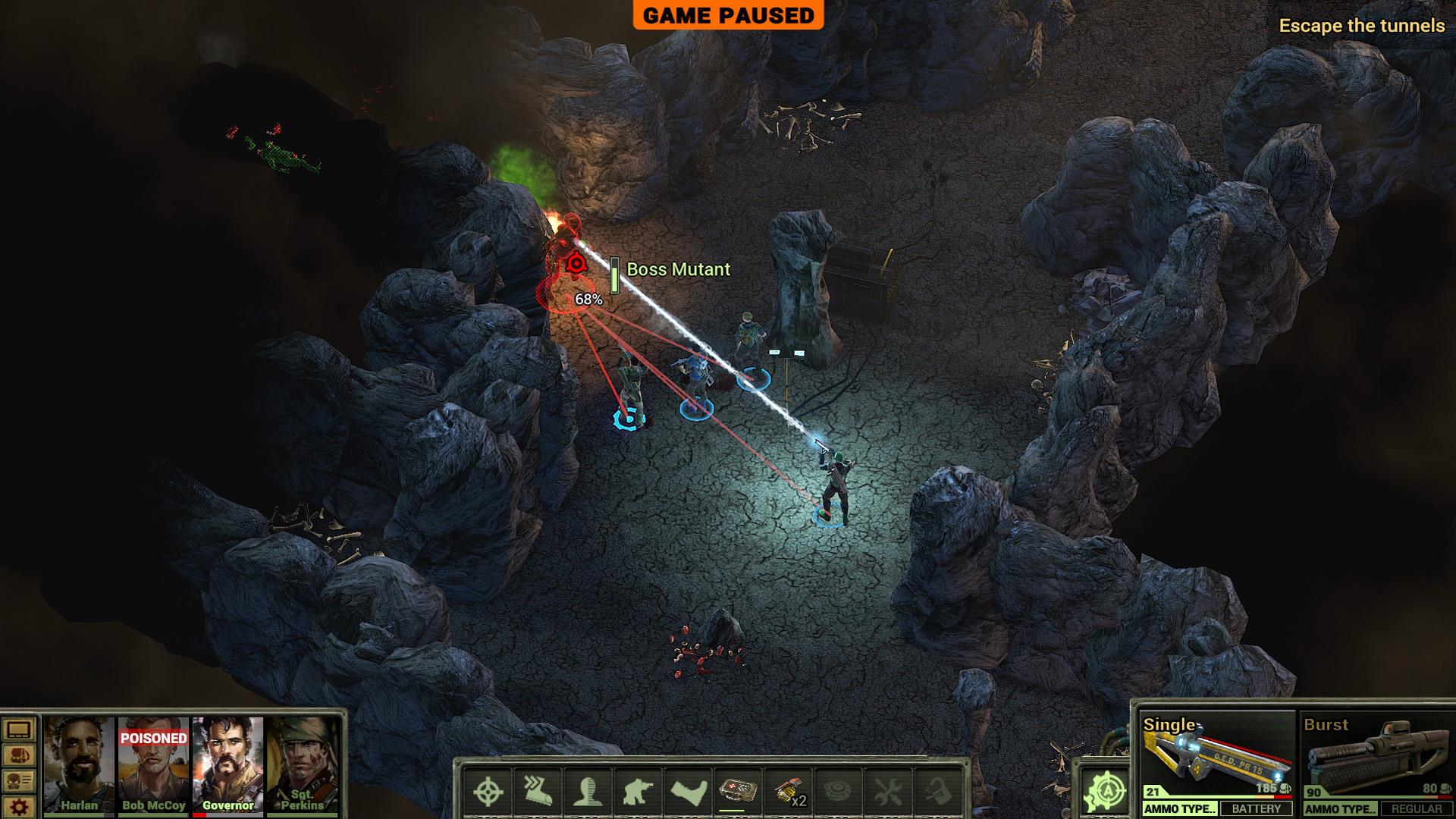Choose the Governor character portrait
This screenshot has height=819, width=1456.
coord(227,764)
